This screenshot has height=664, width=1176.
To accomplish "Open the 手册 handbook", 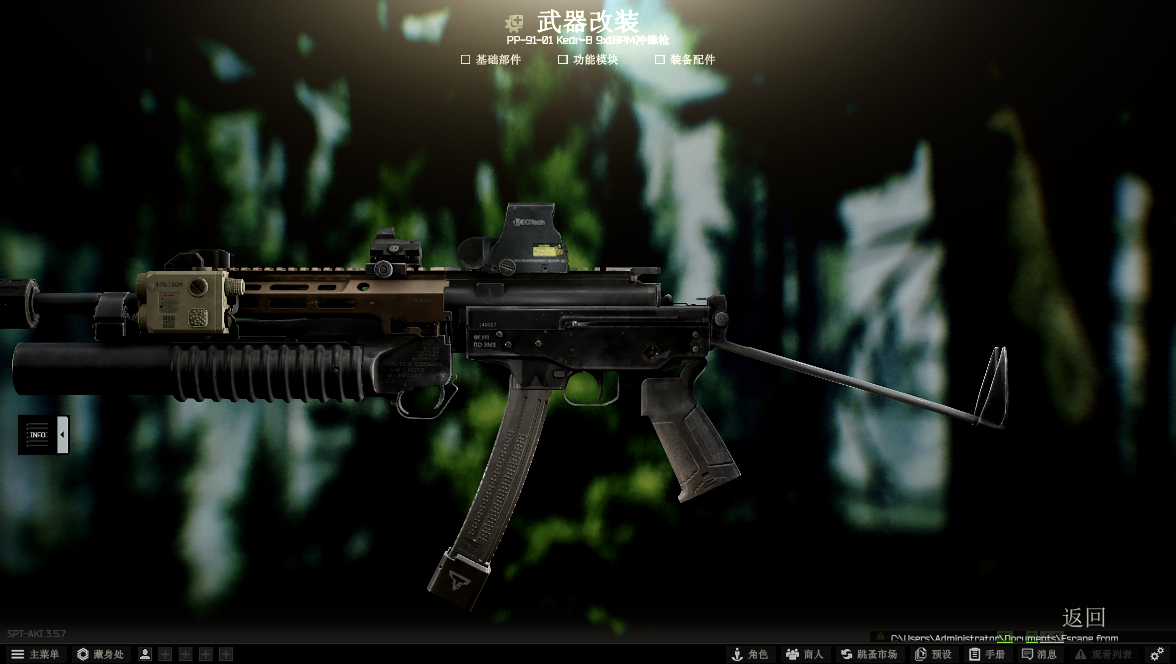I will click(x=987, y=654).
